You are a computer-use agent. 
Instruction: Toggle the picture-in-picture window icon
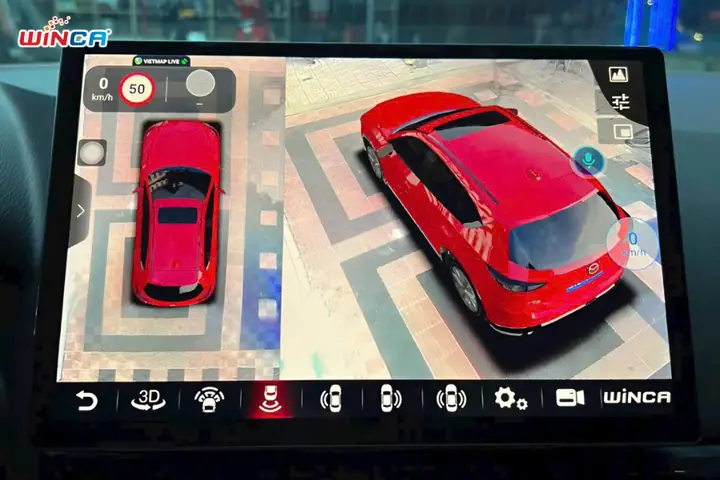pyautogui.click(x=622, y=131)
